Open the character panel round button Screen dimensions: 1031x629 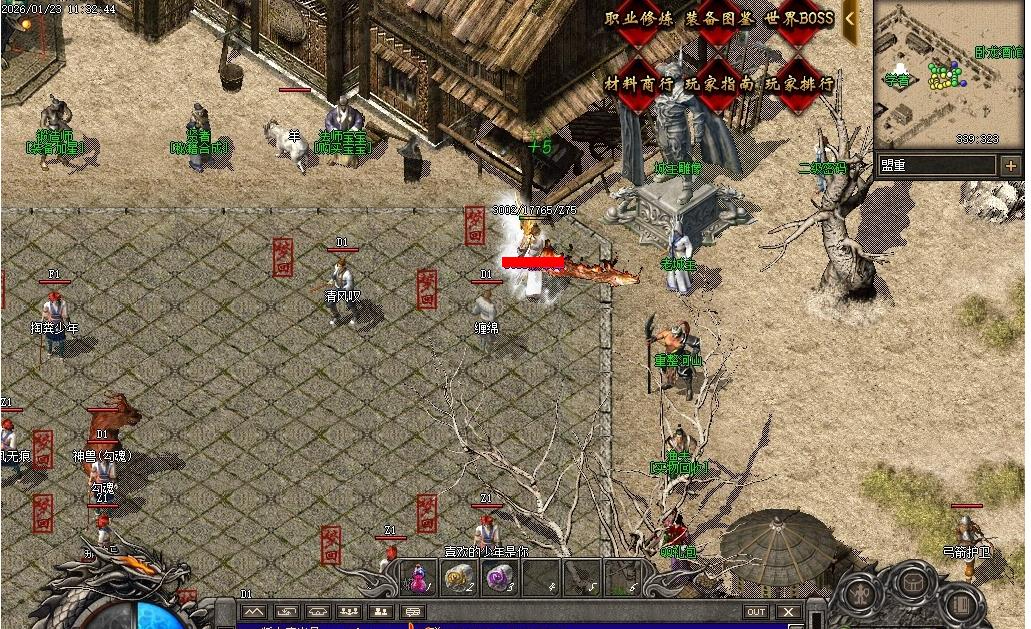861,594
